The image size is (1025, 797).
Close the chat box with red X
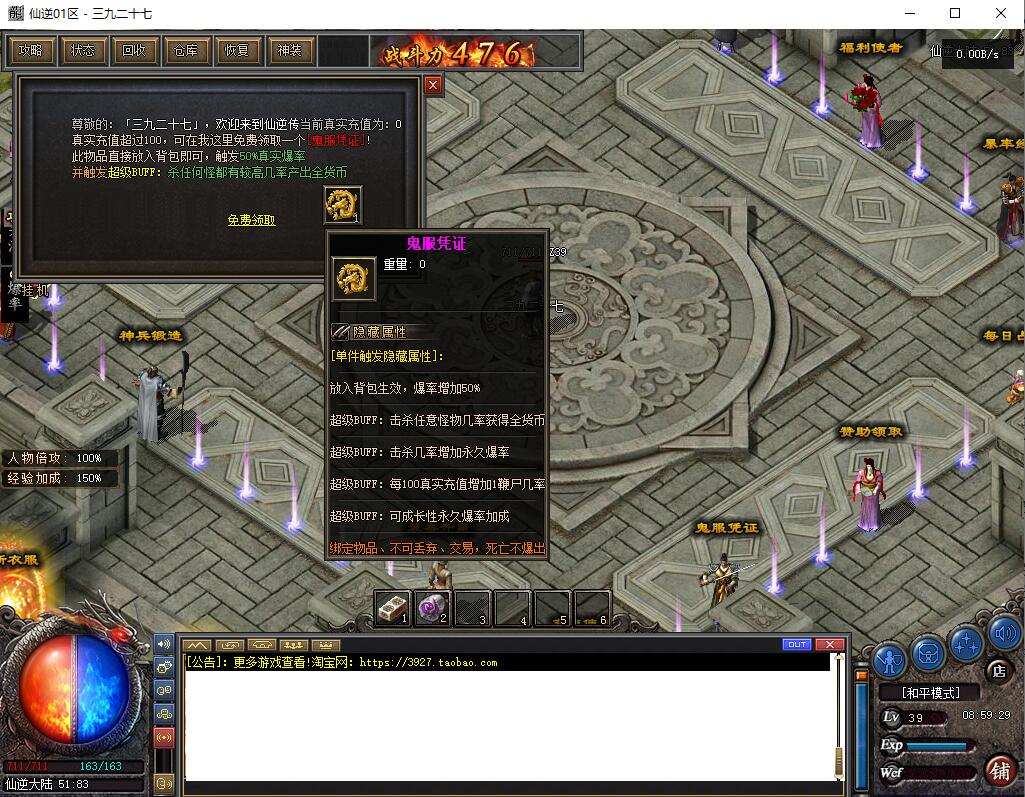[829, 644]
